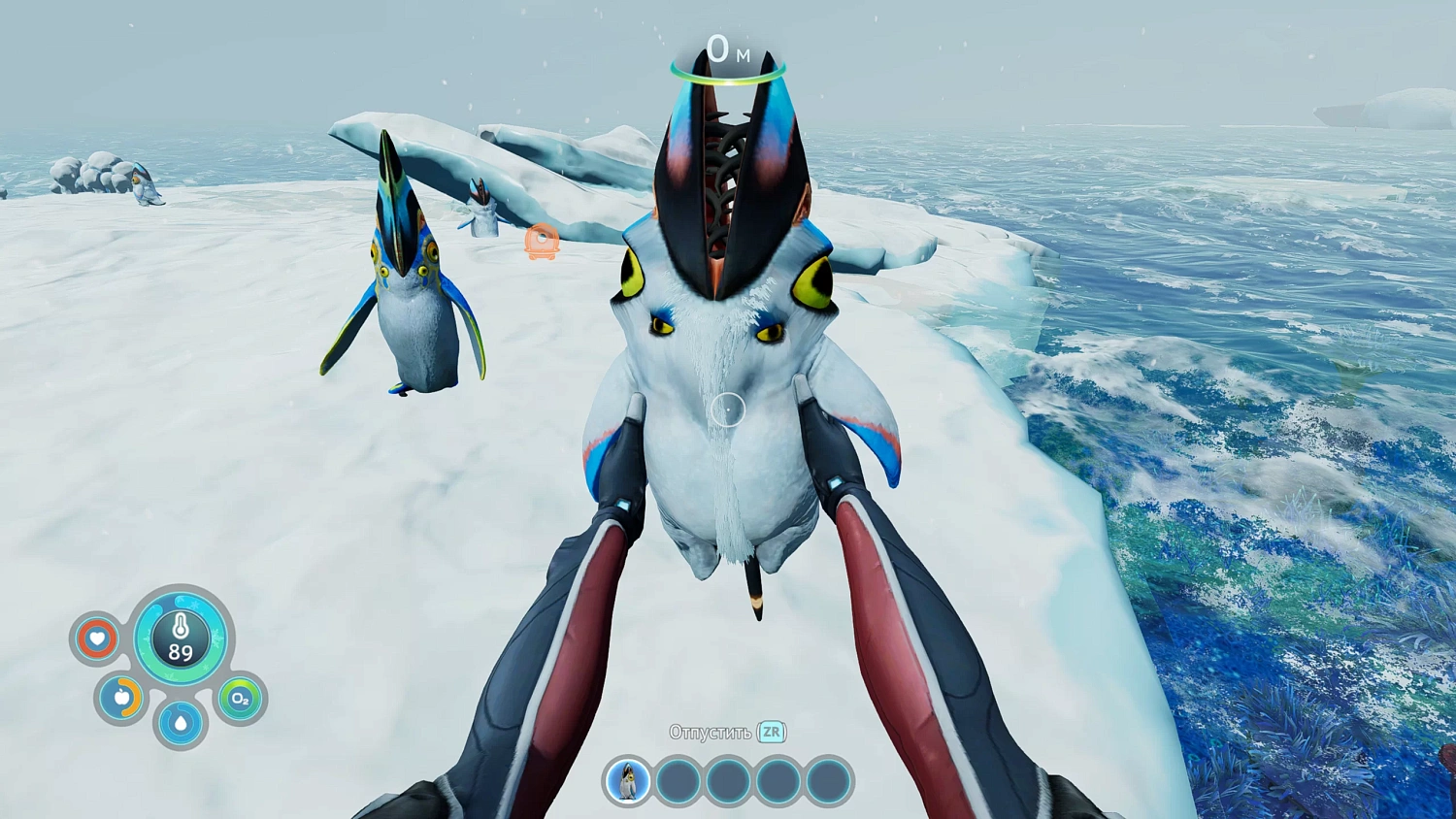The height and width of the screenshot is (819, 1456).
Task: Click the orange hunger progress ring
Action: tap(121, 699)
